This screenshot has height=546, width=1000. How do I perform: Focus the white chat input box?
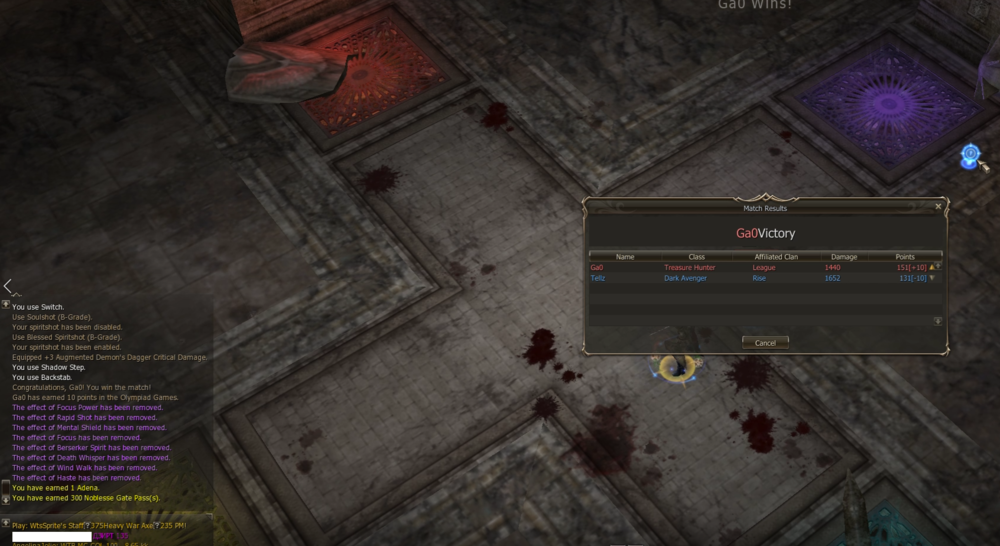tap(52, 537)
